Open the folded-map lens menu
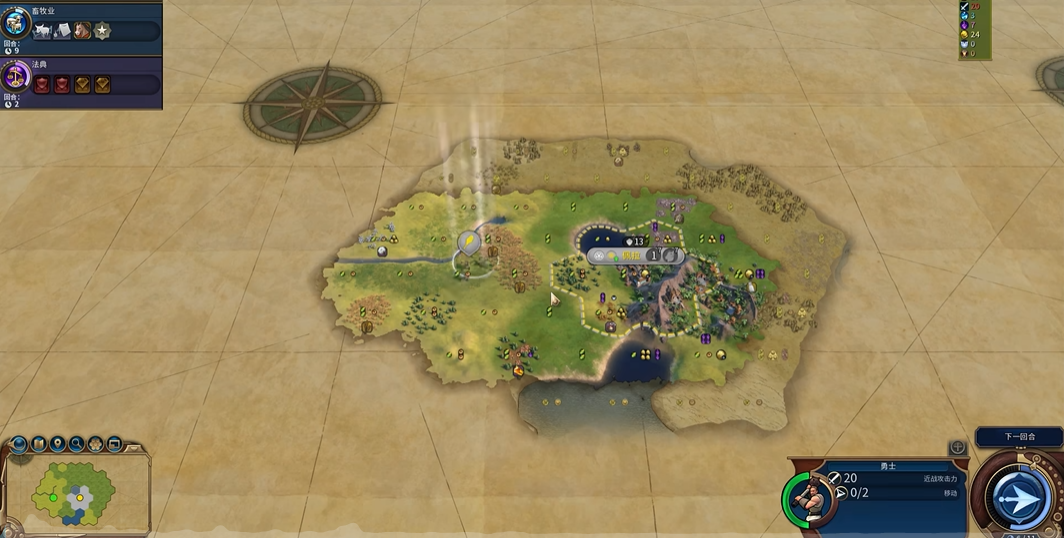This screenshot has width=1064, height=538. pyautogui.click(x=39, y=443)
